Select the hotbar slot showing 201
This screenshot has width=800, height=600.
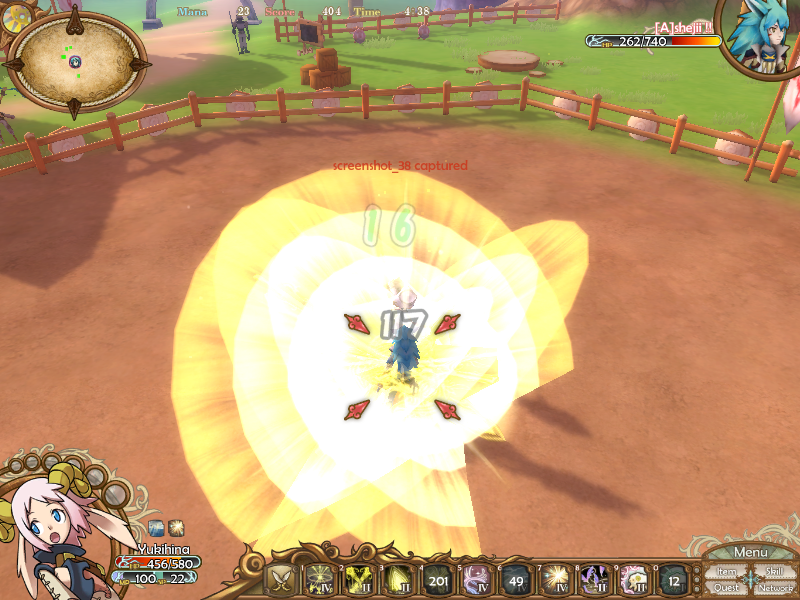point(438,580)
